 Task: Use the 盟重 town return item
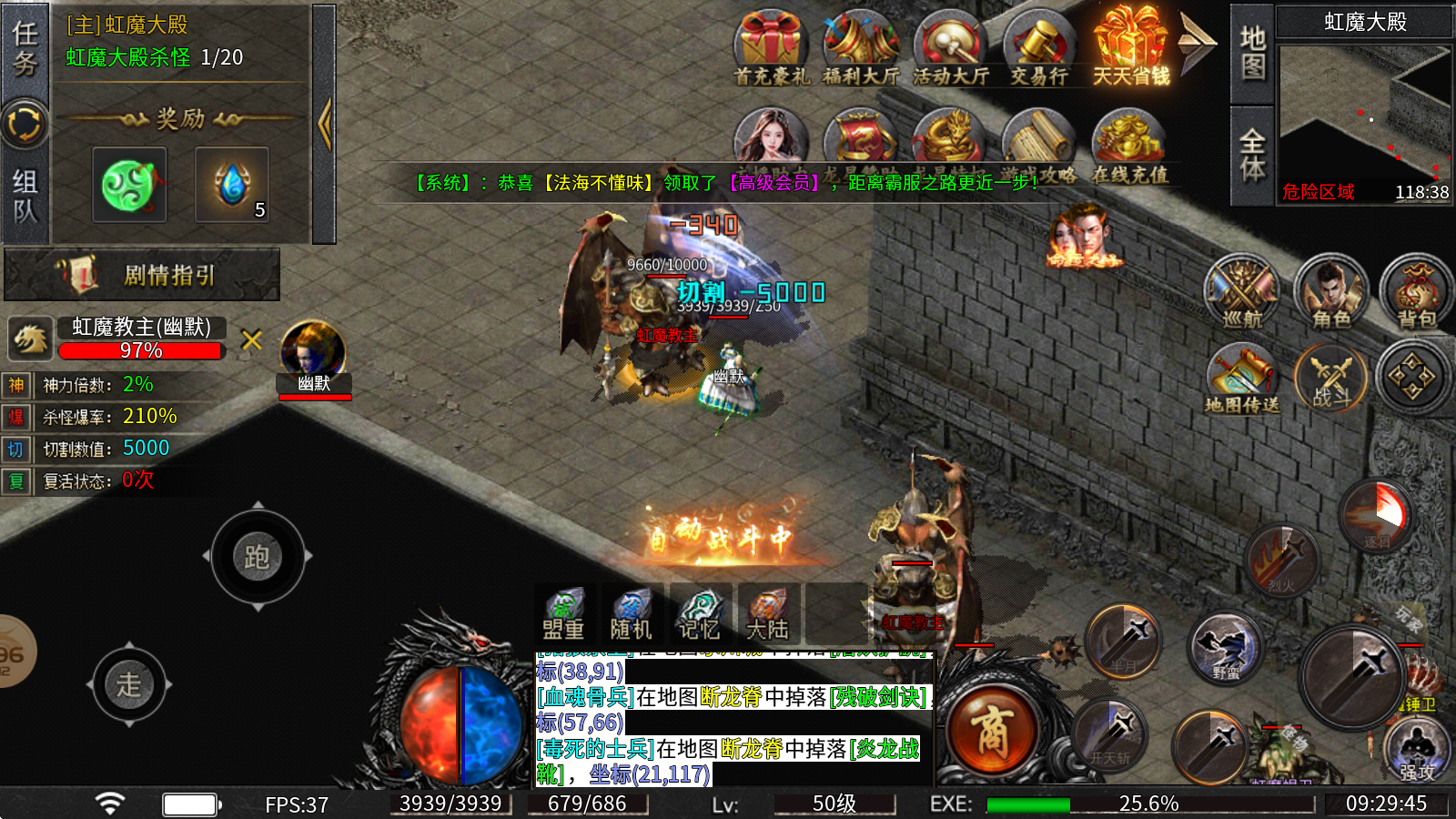point(564,614)
